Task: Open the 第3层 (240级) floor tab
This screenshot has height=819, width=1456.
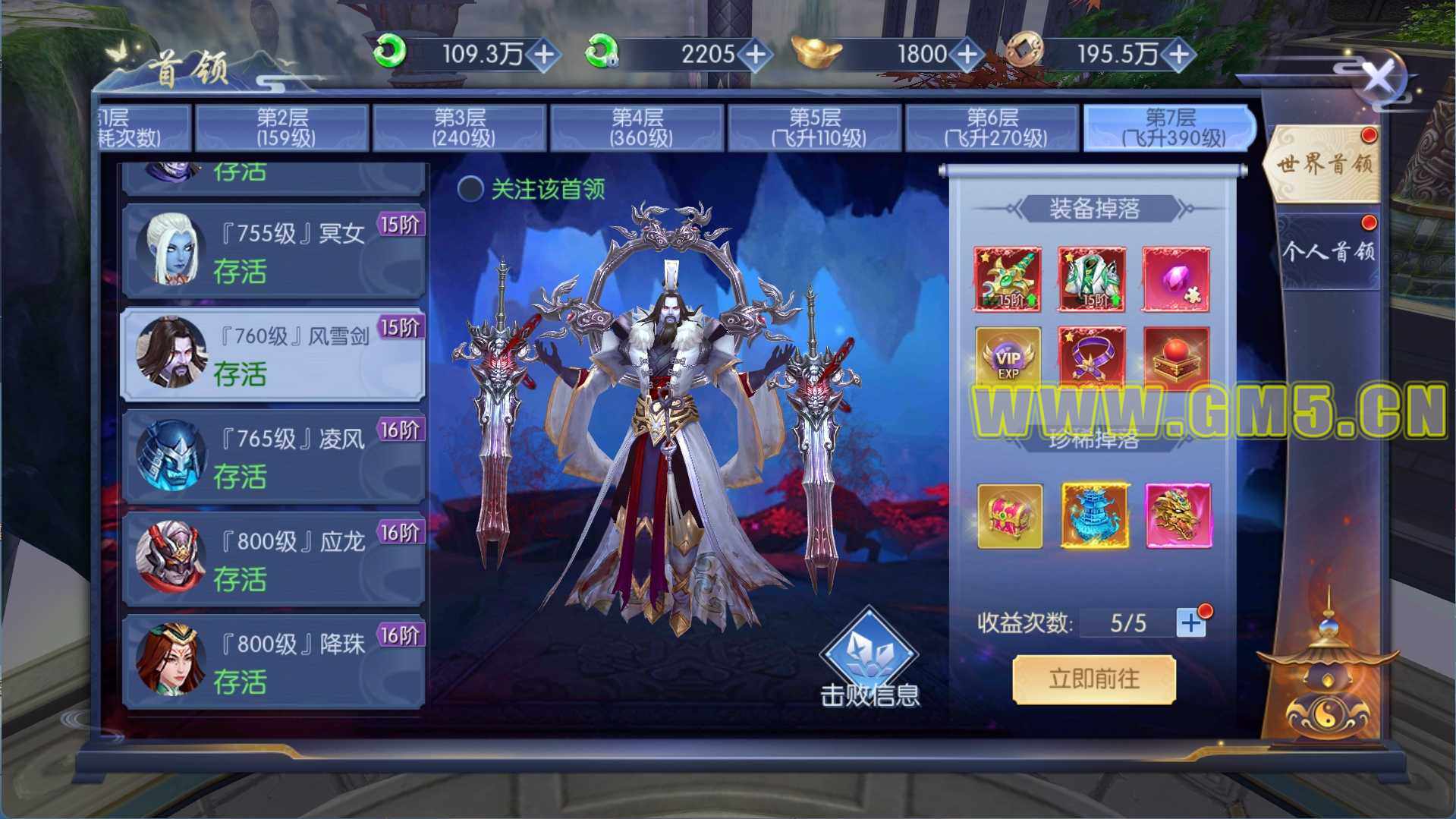Action: click(460, 128)
